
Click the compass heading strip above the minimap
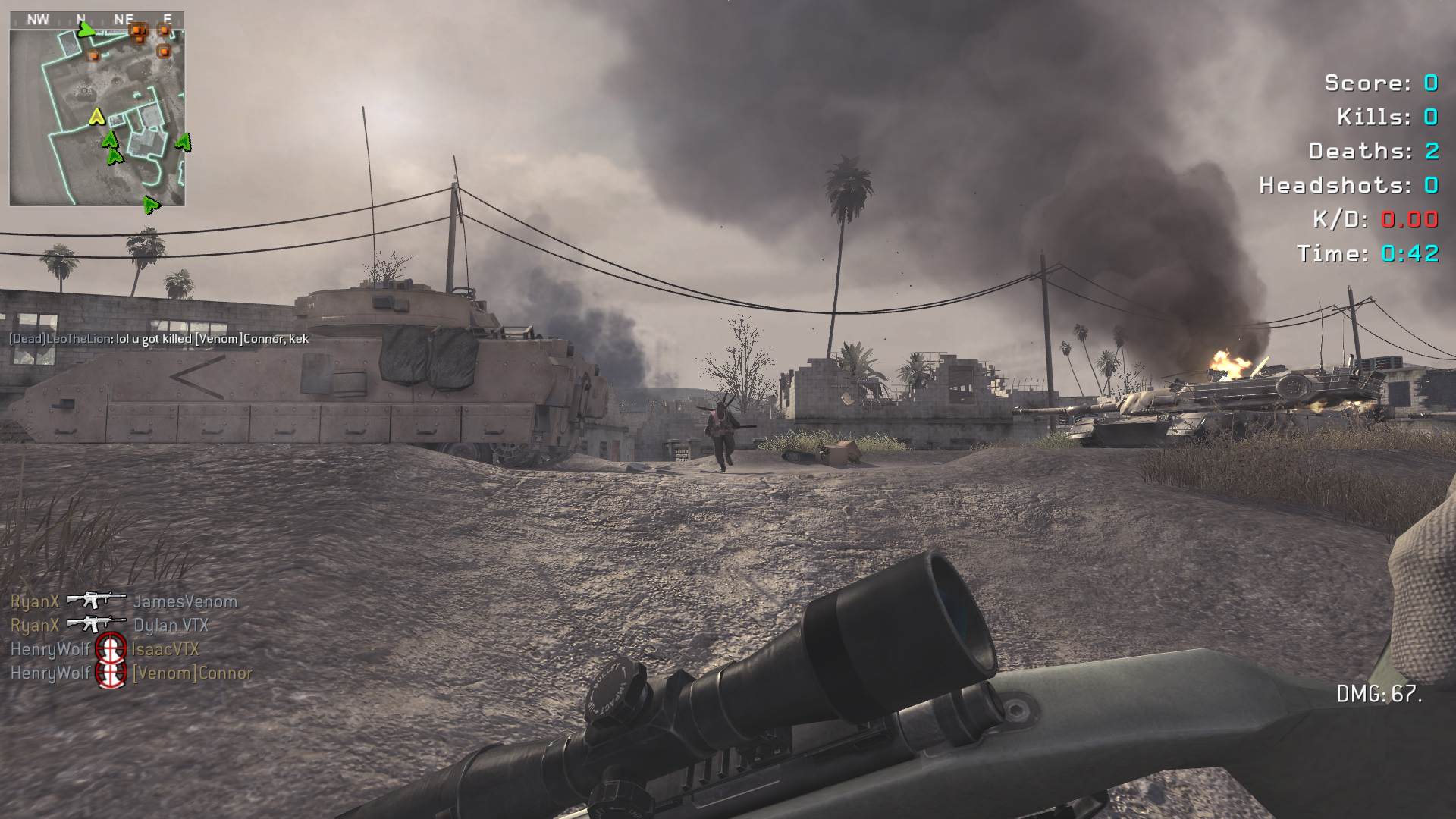(97, 19)
